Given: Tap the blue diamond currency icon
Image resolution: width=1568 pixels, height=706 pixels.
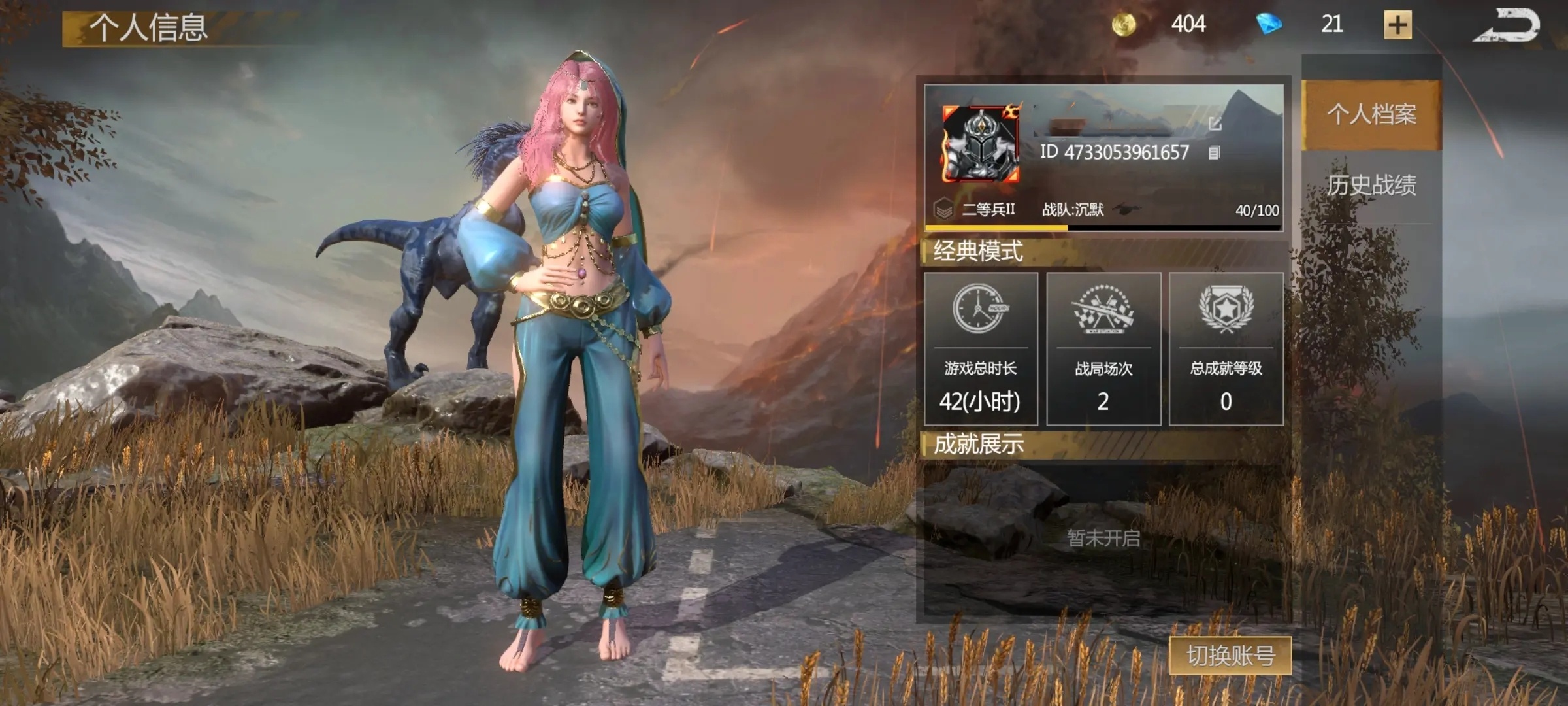Looking at the screenshot, I should click(1268, 25).
